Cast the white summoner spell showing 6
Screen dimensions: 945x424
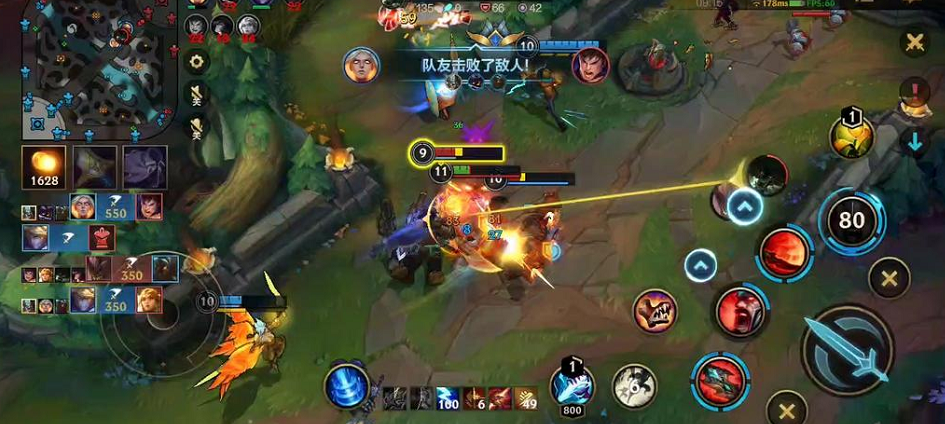633,385
